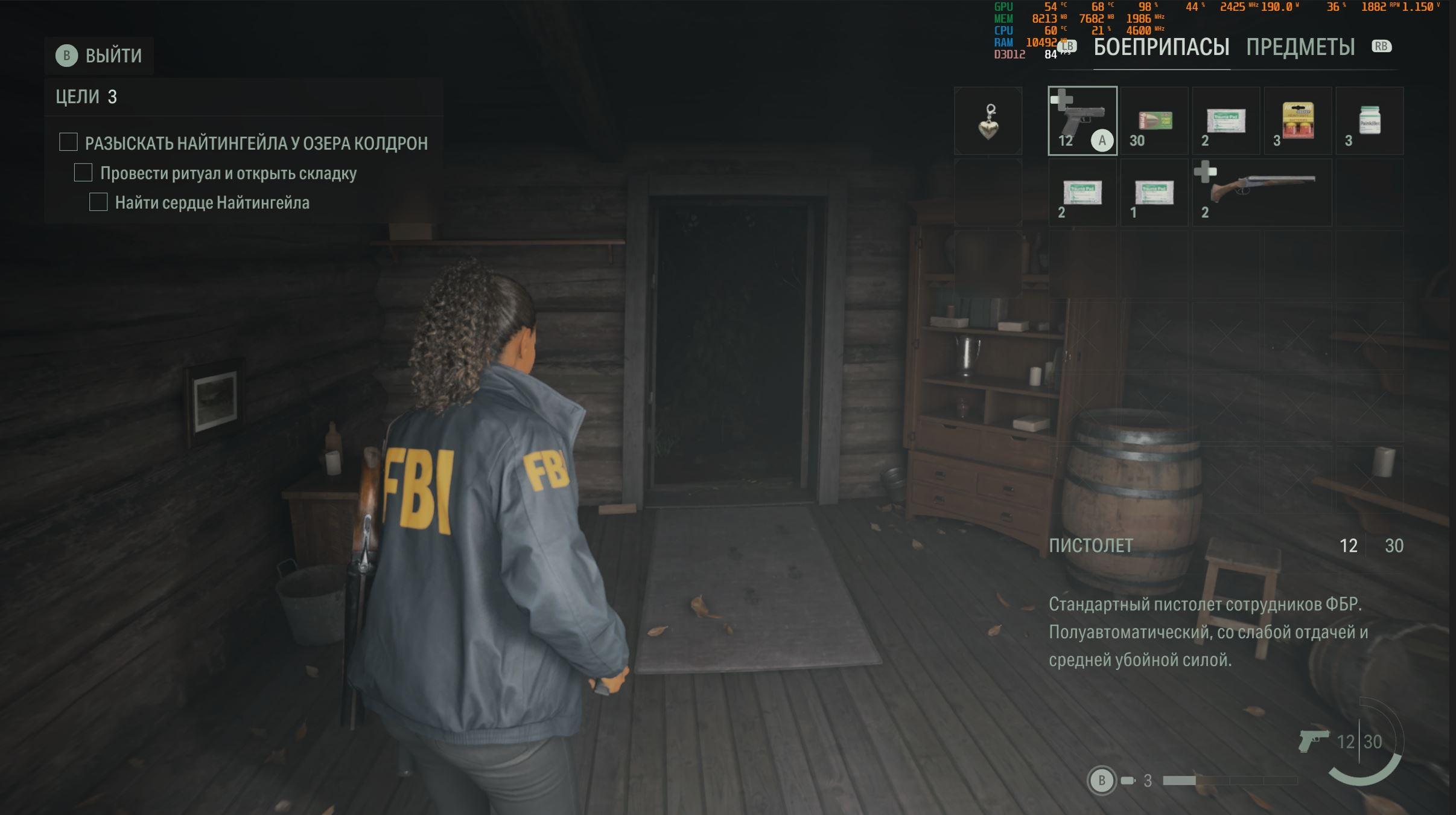Pick the trauma pad with count 1

[1154, 193]
